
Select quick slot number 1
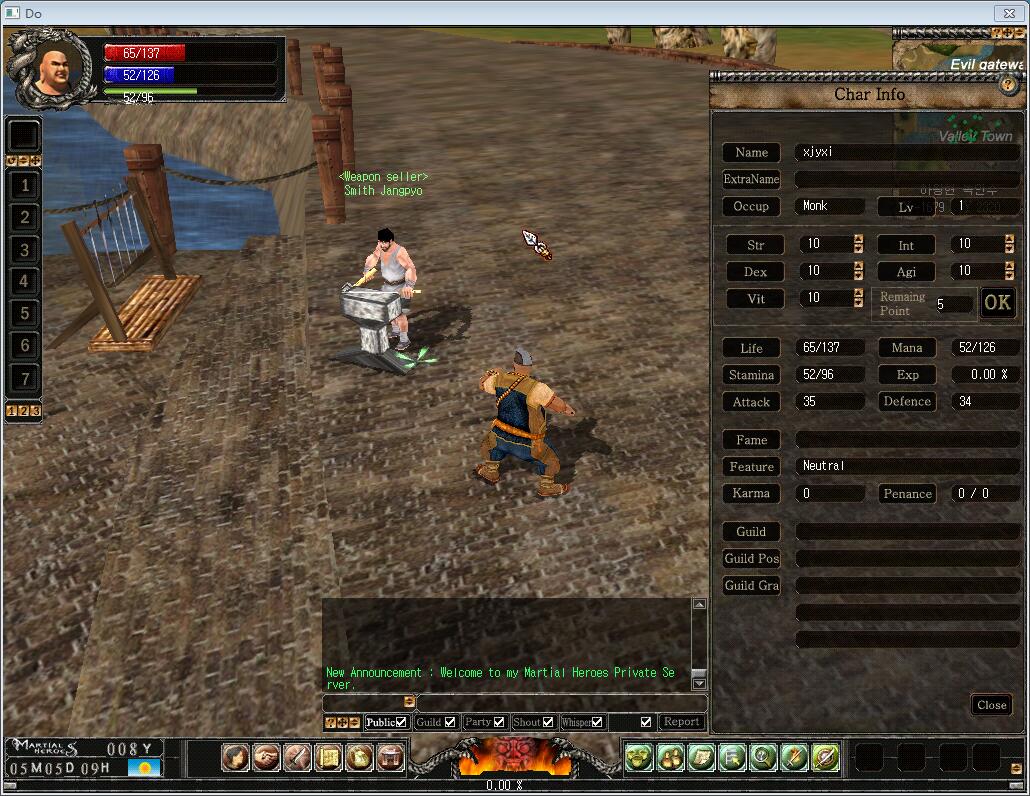point(25,185)
